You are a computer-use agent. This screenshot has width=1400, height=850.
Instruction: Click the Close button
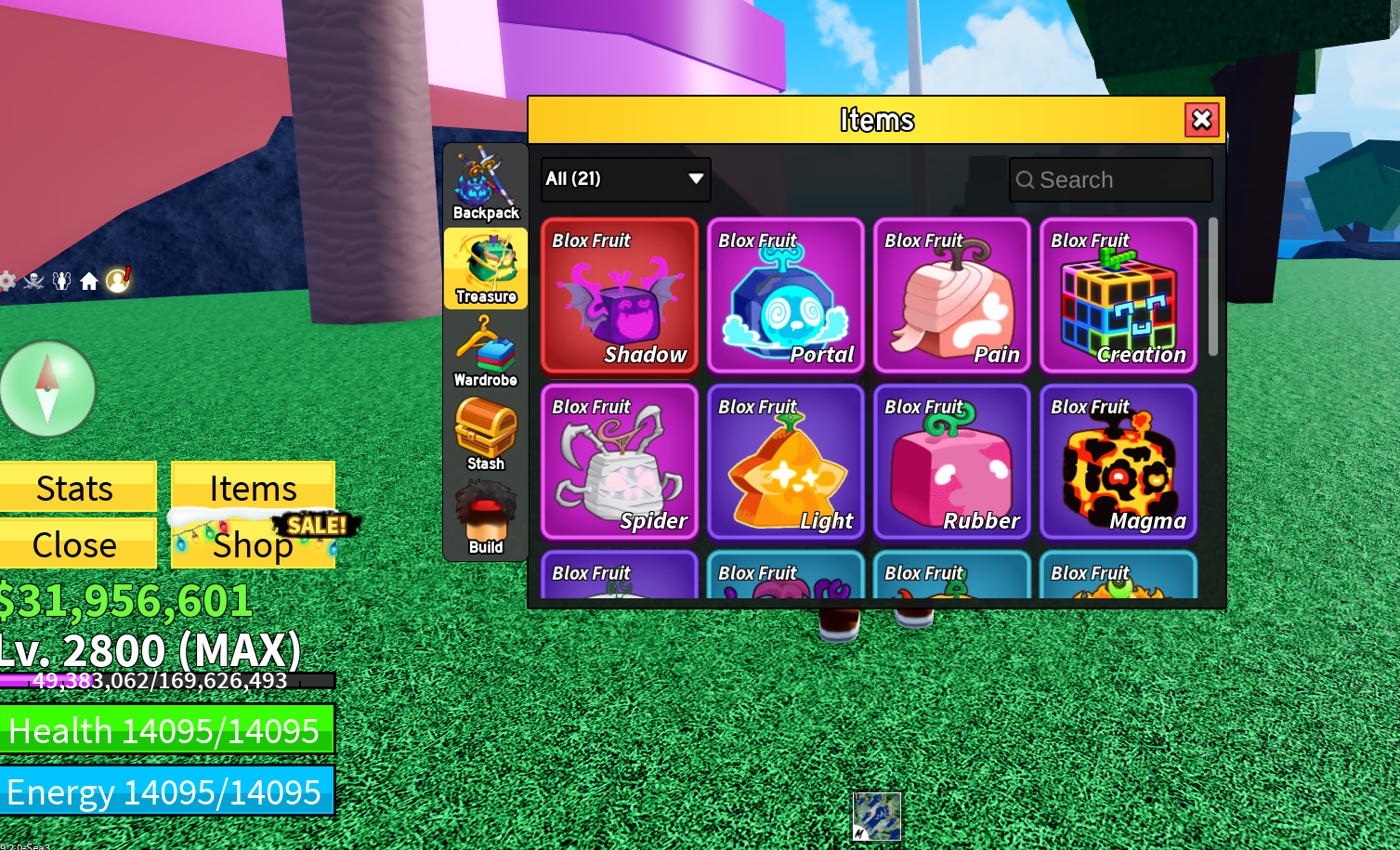tap(77, 545)
